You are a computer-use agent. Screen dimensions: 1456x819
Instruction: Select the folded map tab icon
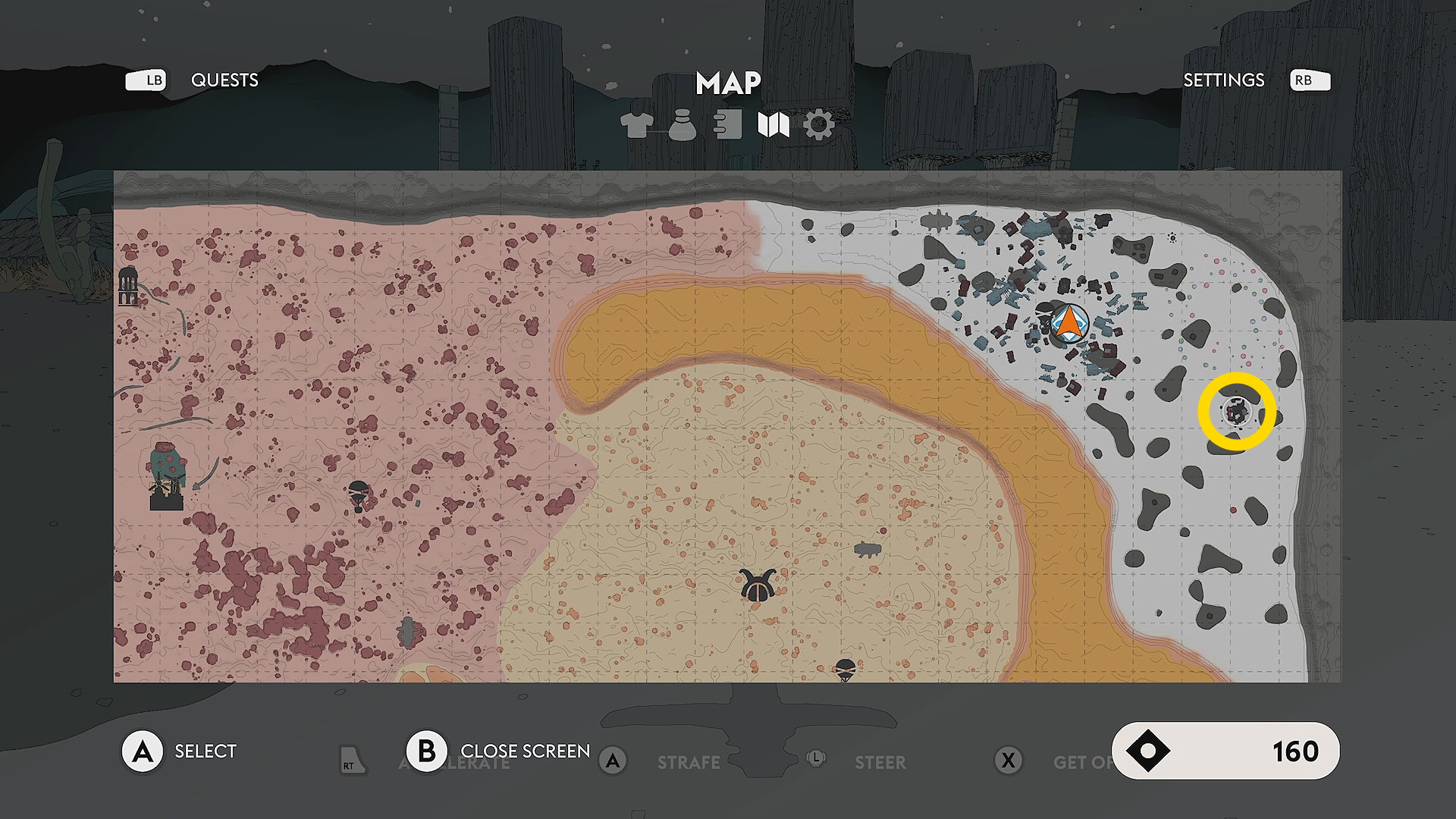click(x=773, y=125)
